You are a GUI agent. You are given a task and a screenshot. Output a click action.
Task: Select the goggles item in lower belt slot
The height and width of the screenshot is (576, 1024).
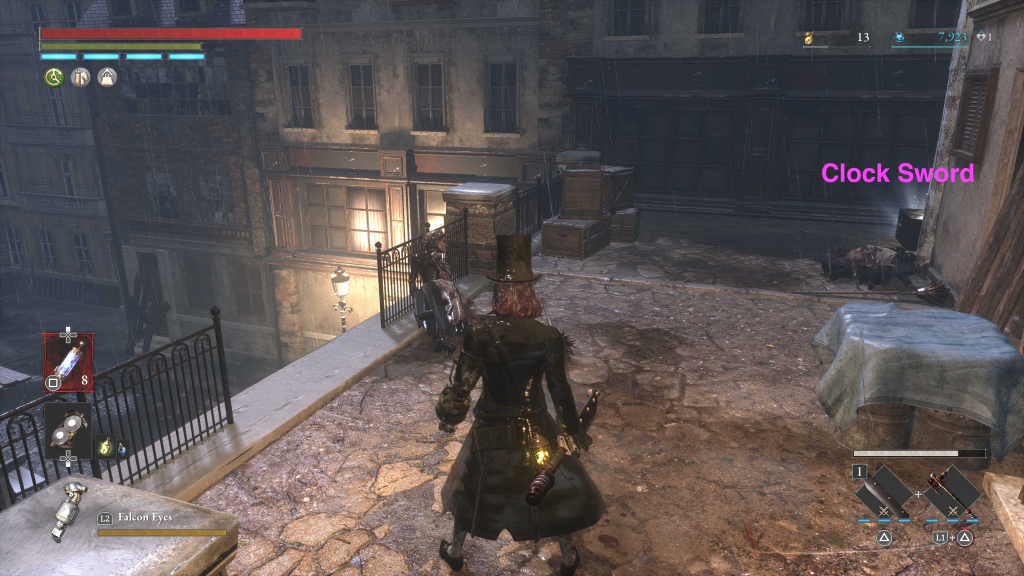coord(68,430)
